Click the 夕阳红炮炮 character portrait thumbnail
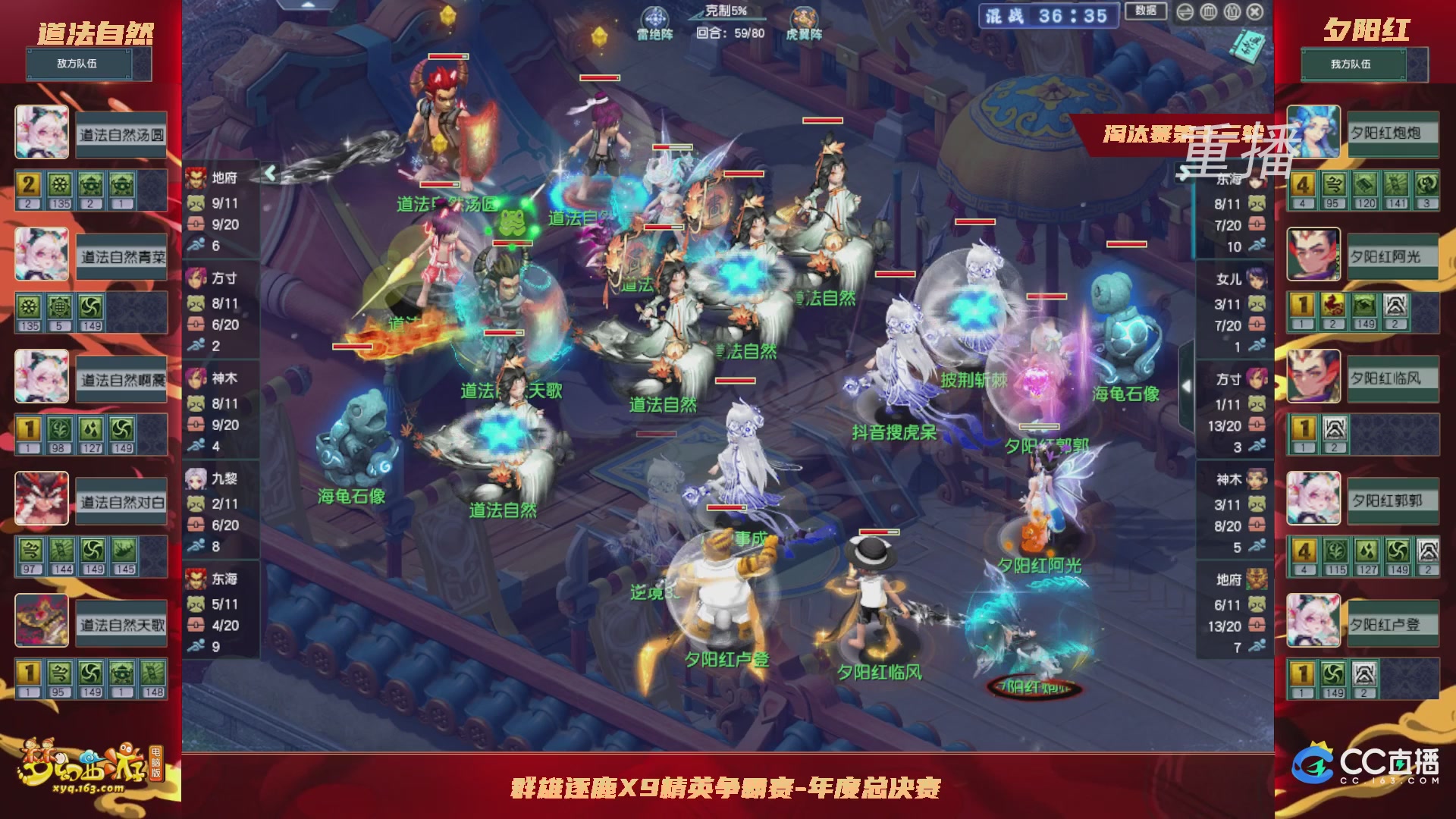This screenshot has width=1456, height=819. pyautogui.click(x=1314, y=133)
